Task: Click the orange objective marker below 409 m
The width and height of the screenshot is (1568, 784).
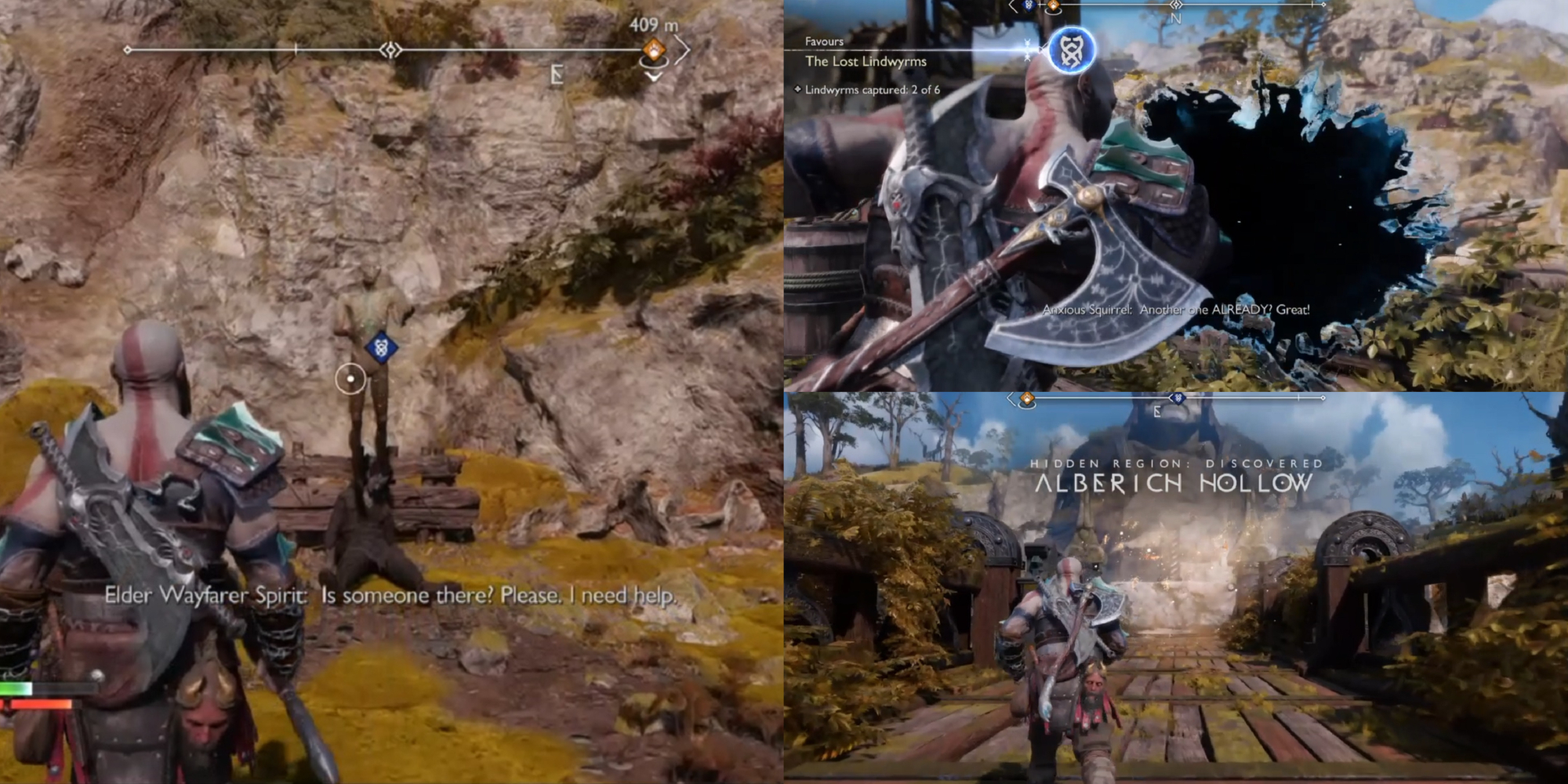Action: 653,51
